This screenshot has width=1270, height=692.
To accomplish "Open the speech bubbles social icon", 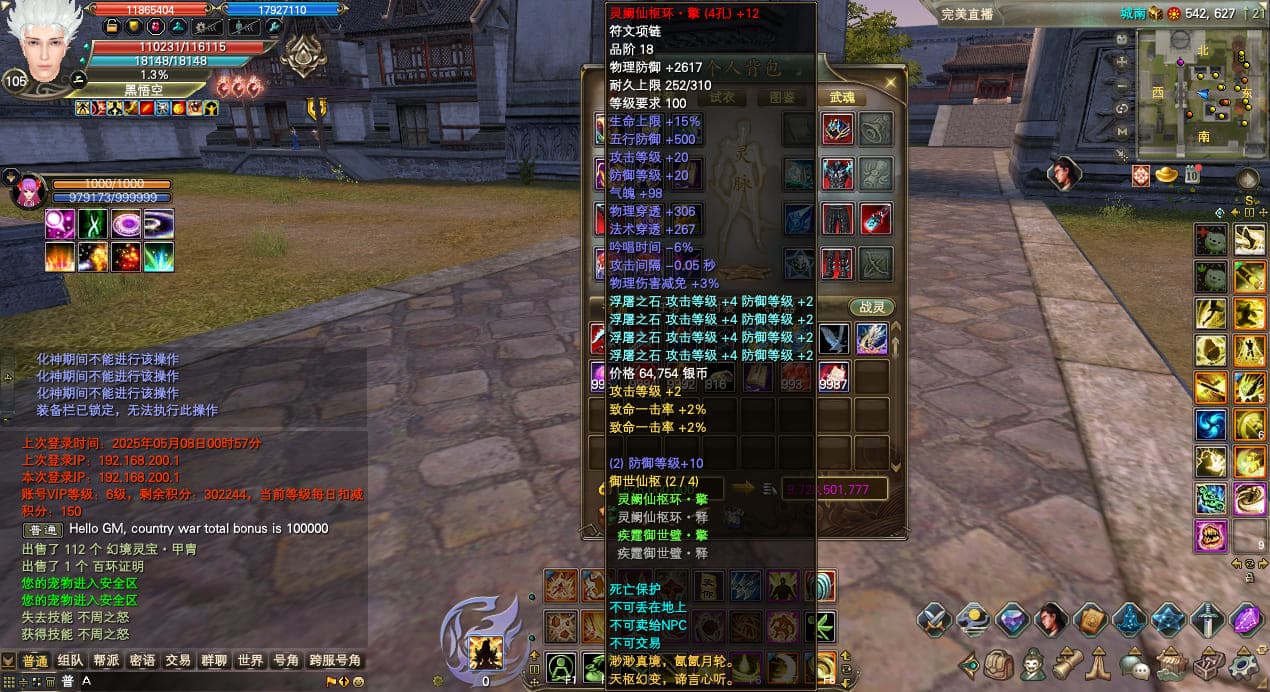I will point(1134,663).
